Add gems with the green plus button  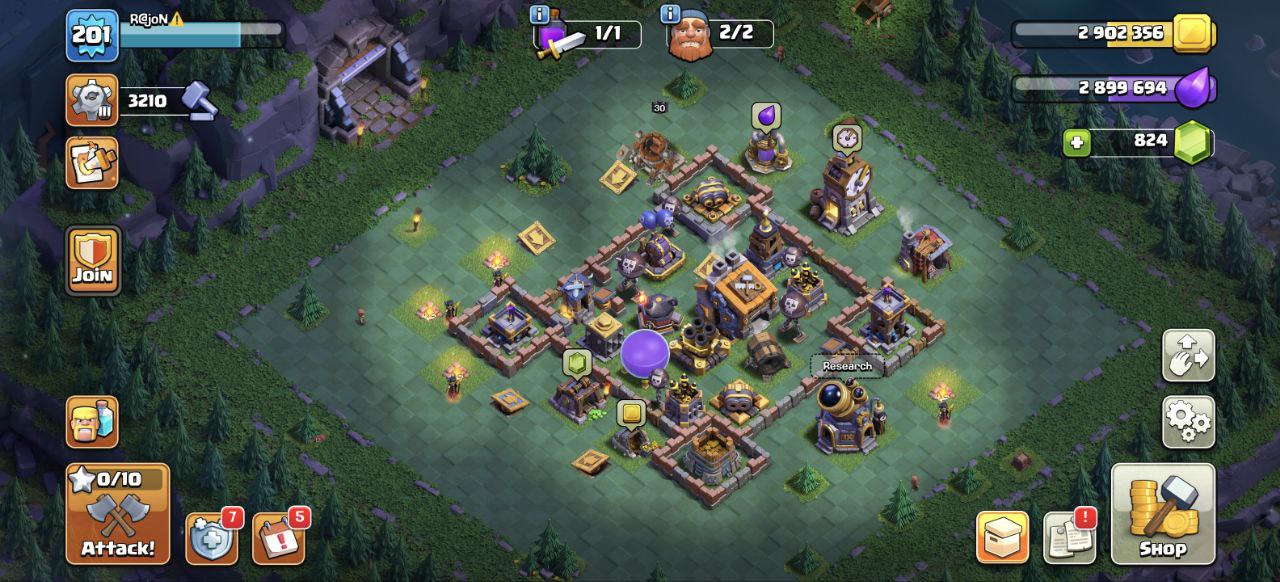(1077, 143)
